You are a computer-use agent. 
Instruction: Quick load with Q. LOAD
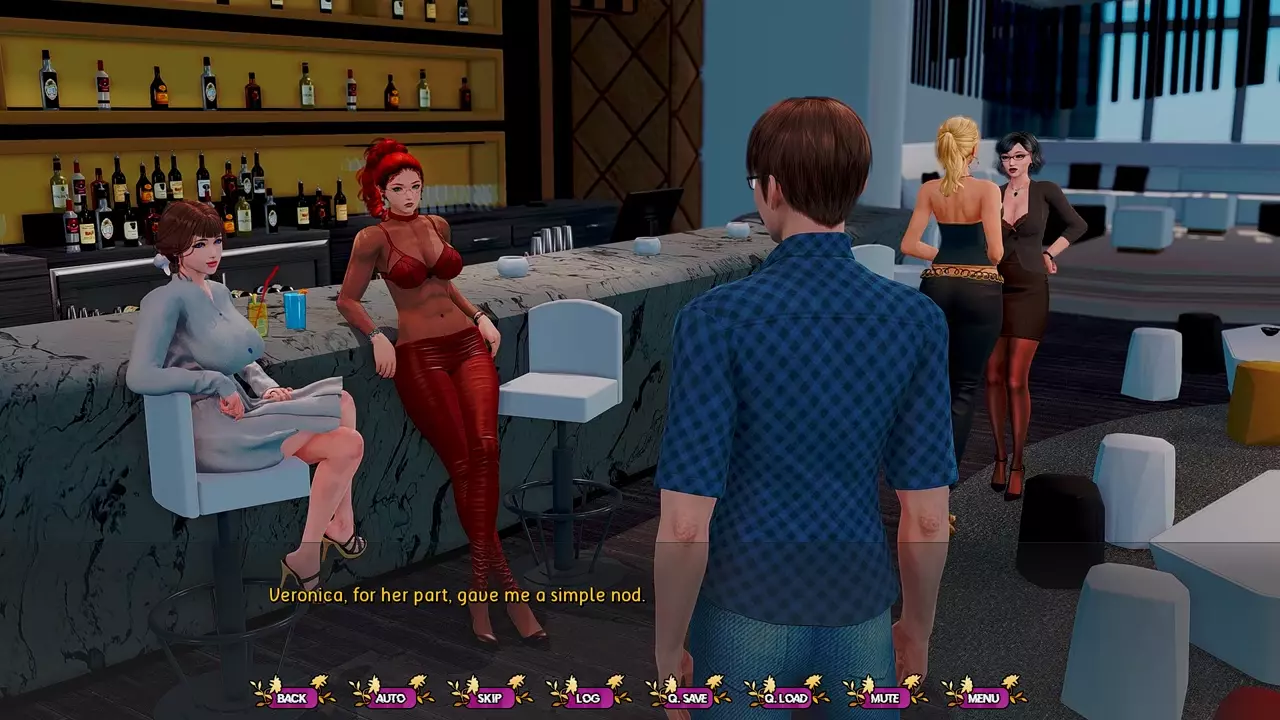click(x=786, y=697)
